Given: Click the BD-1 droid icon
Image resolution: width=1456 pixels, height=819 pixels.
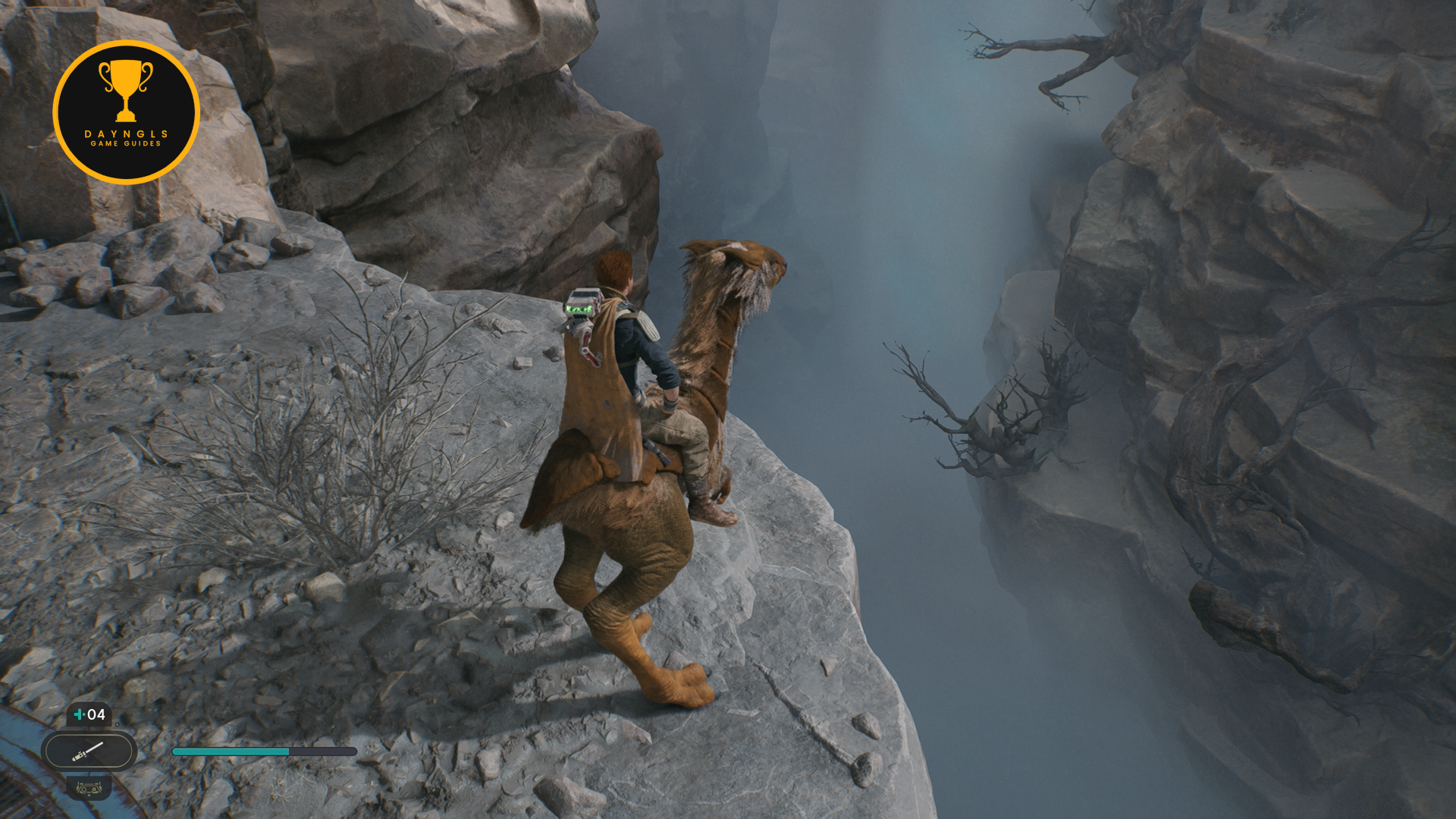Looking at the screenshot, I should pyautogui.click(x=89, y=788).
